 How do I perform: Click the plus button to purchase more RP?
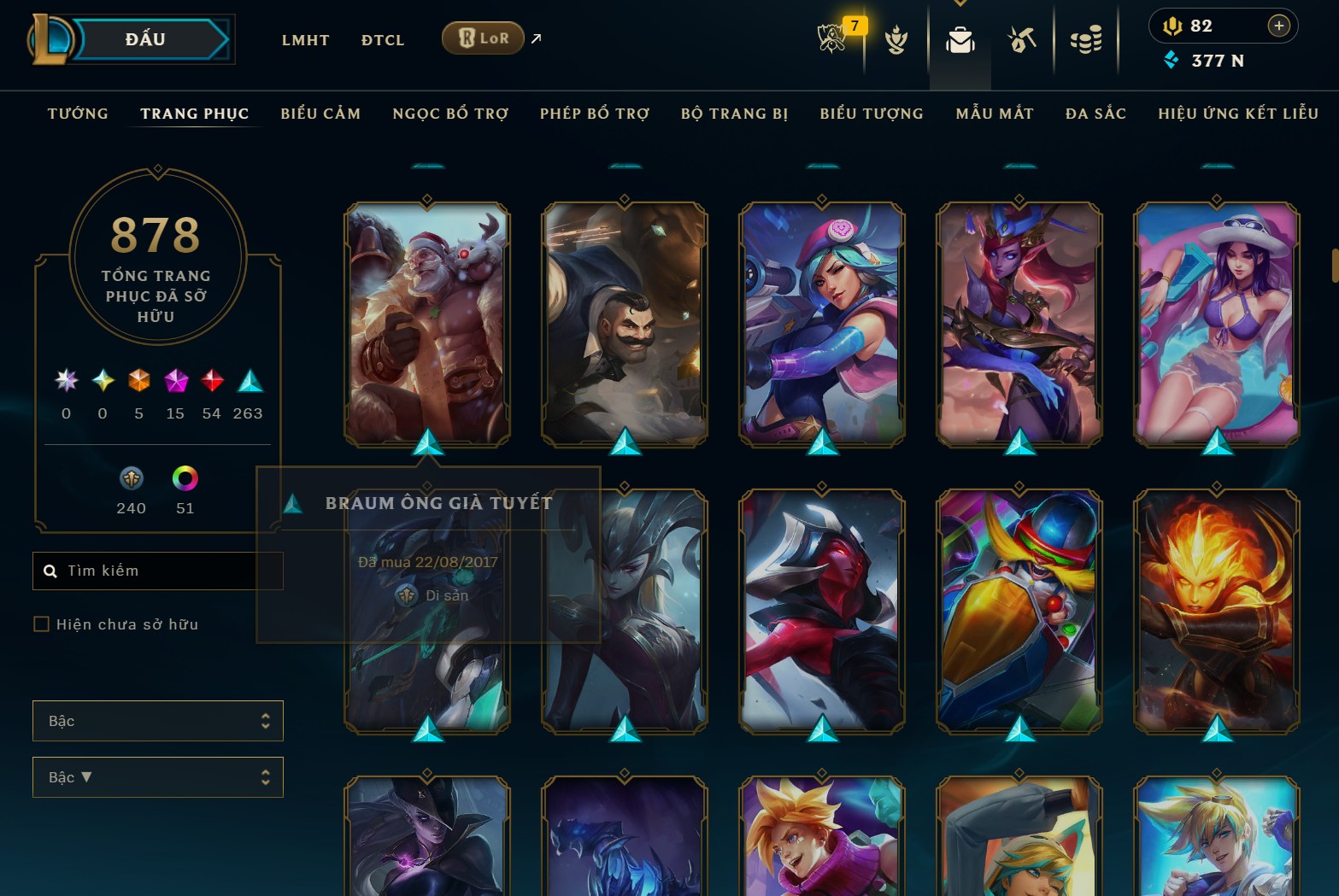(x=1279, y=26)
